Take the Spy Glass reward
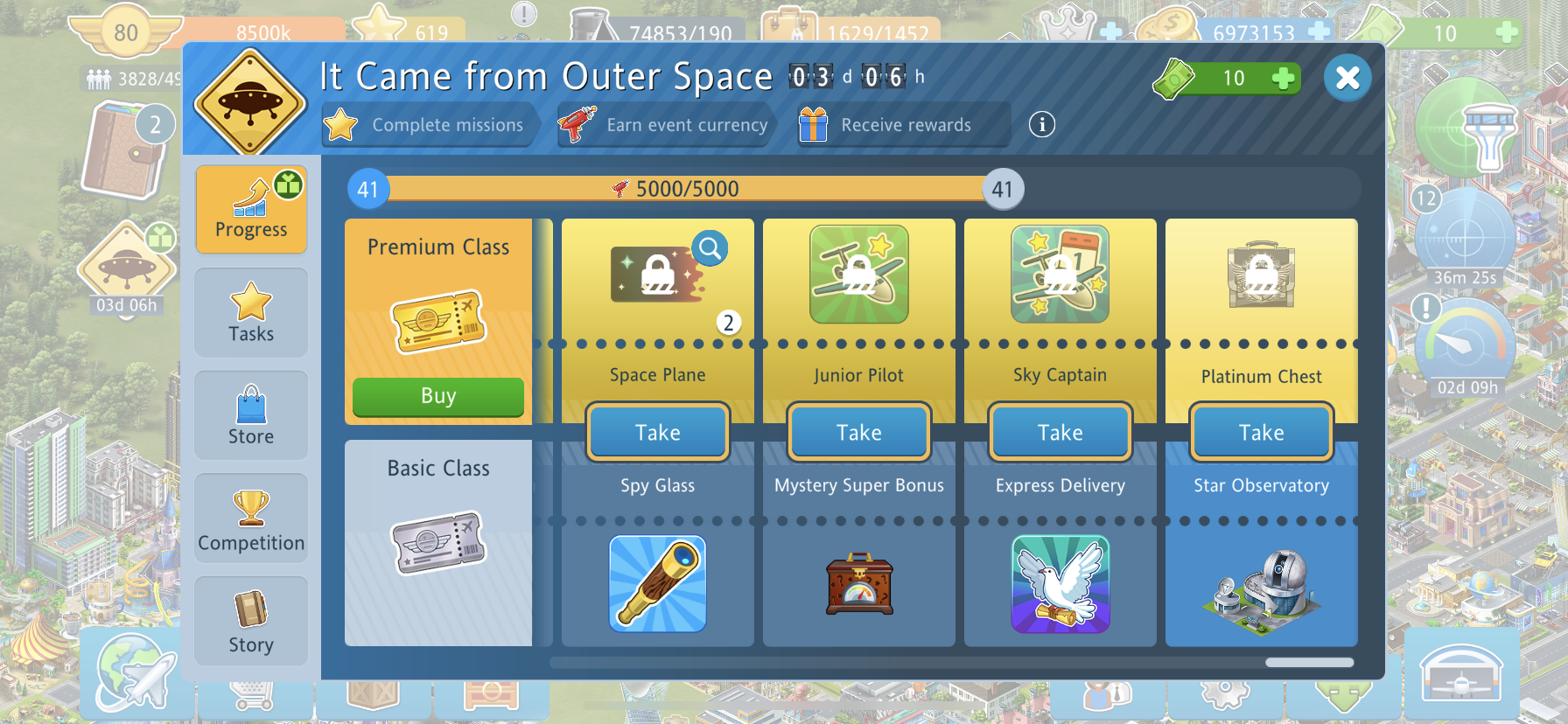Screen dimensions: 1568x724 658,432
